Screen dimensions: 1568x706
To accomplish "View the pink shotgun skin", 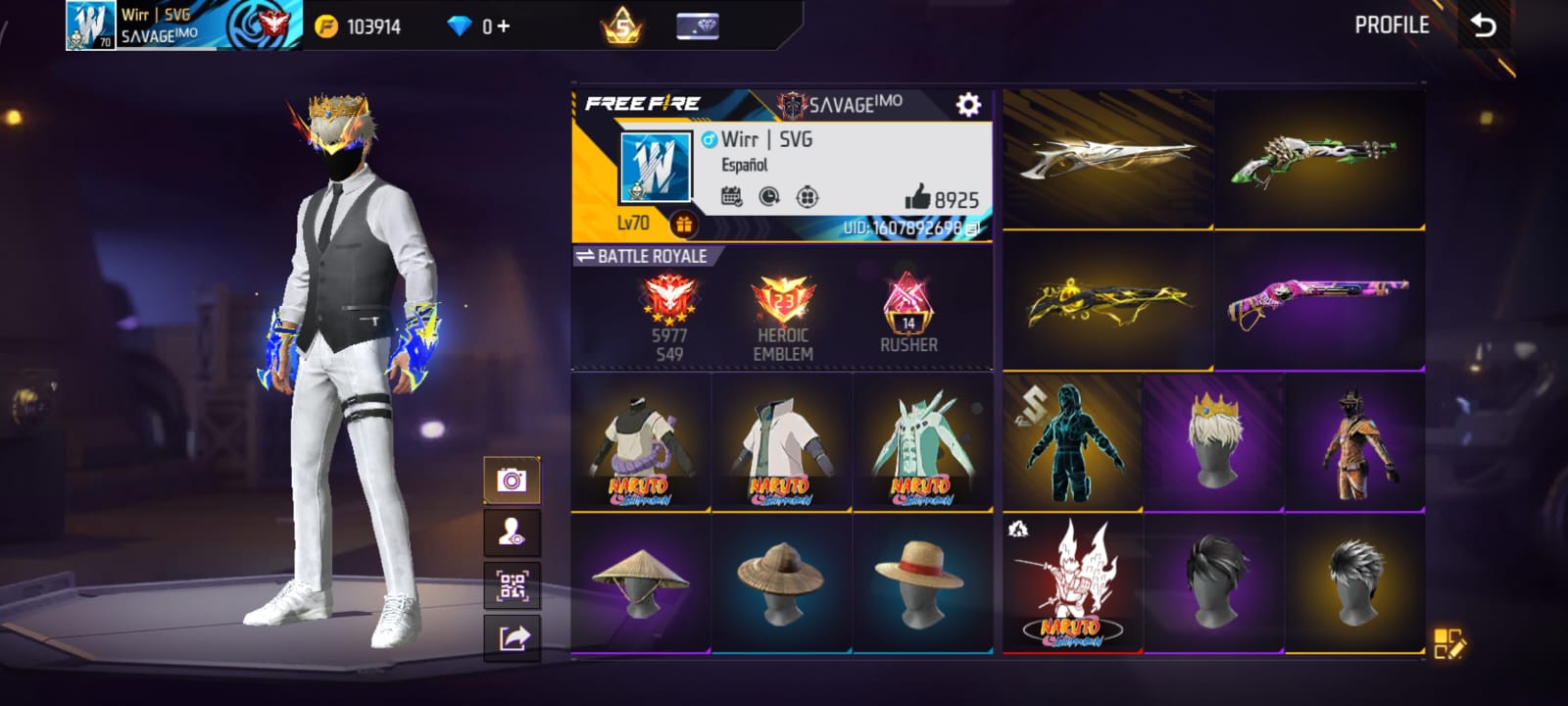I will pos(1319,300).
